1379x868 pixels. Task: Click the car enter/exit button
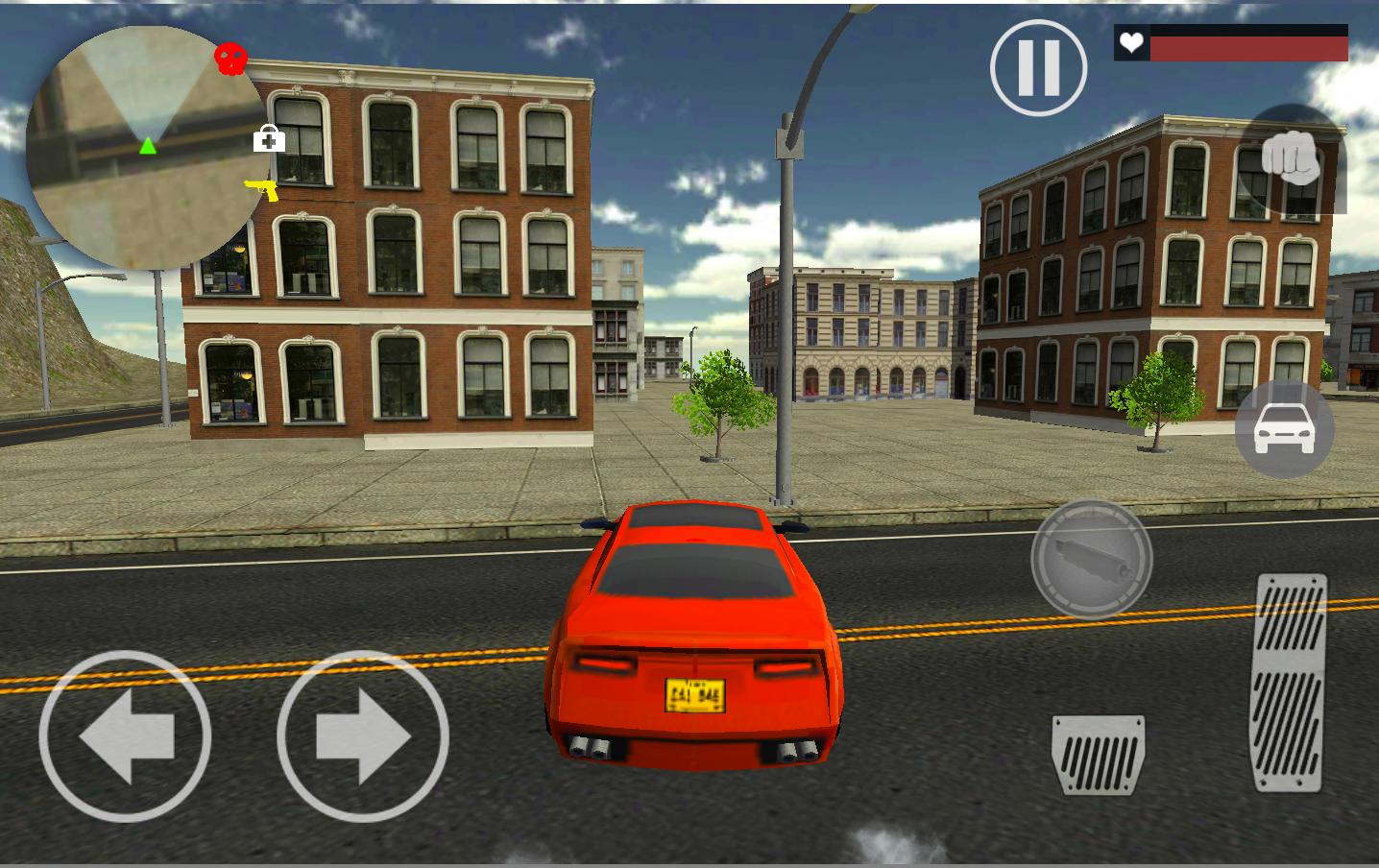[x=1284, y=429]
